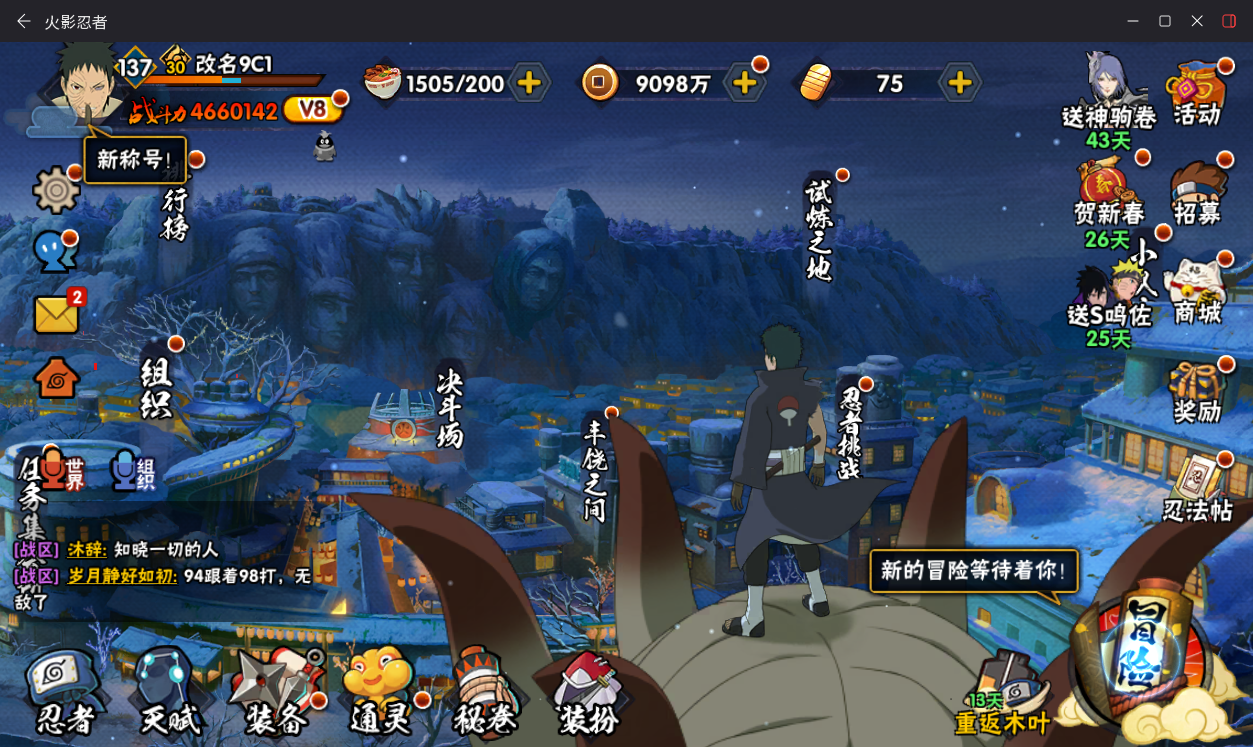
Task: Click the gear settings icon
Action: coord(56,190)
